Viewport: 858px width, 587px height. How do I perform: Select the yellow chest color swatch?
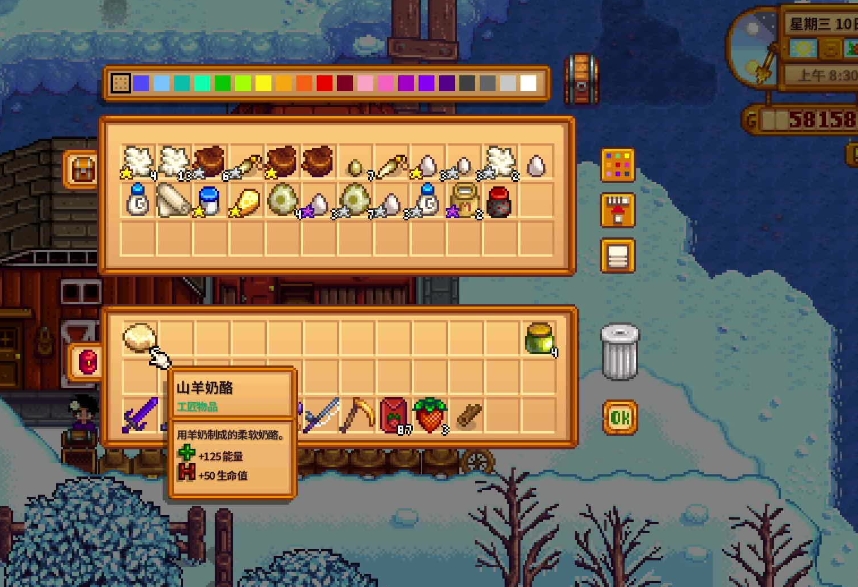pos(263,83)
